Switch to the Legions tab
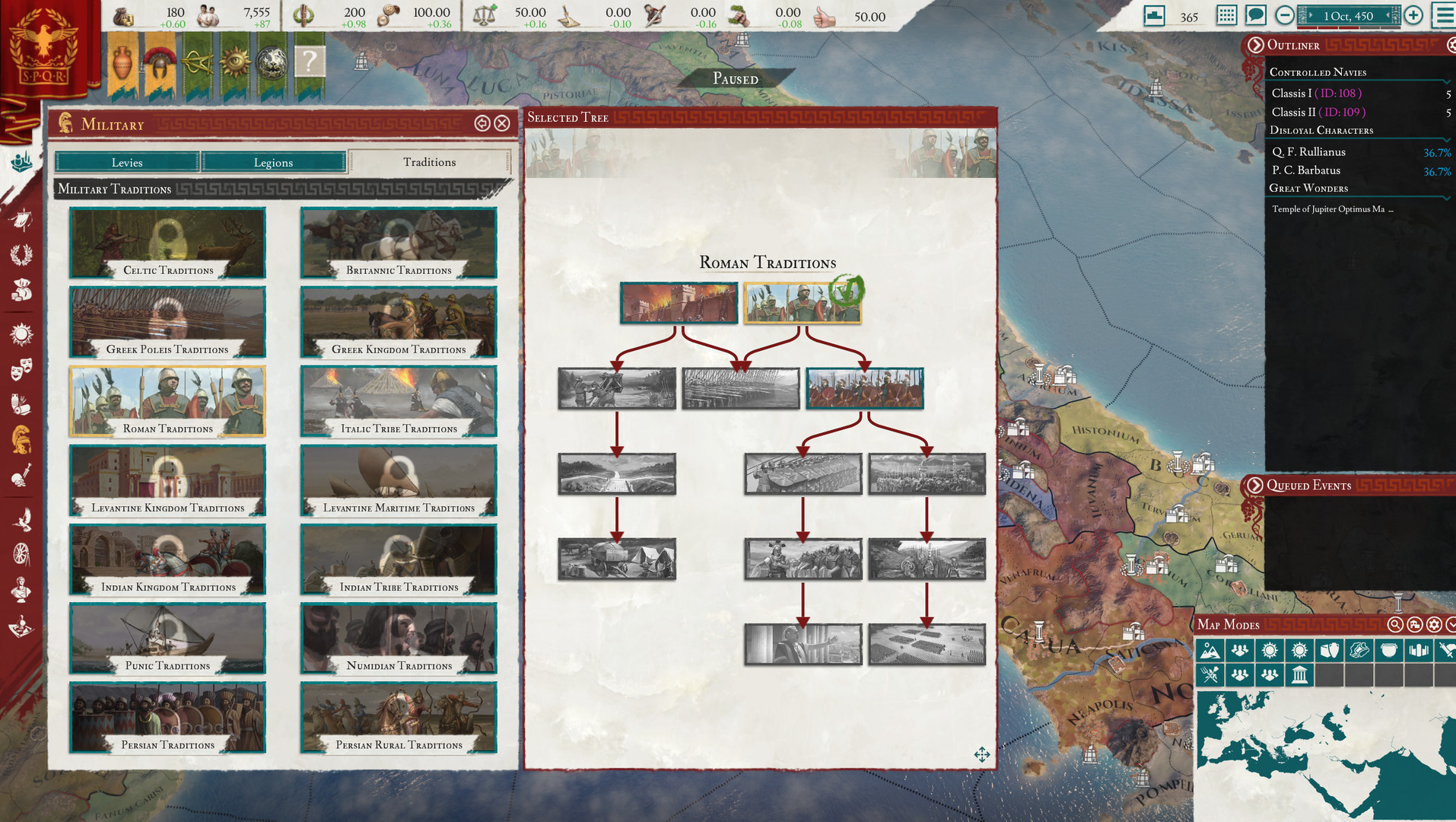Screen dimensions: 1456x822 [274, 161]
